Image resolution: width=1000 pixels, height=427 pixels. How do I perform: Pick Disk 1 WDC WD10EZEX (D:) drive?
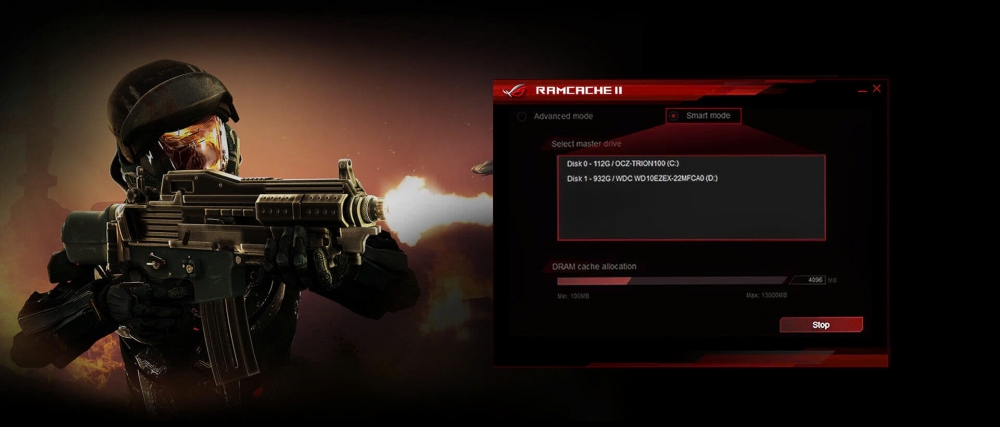click(x=641, y=178)
